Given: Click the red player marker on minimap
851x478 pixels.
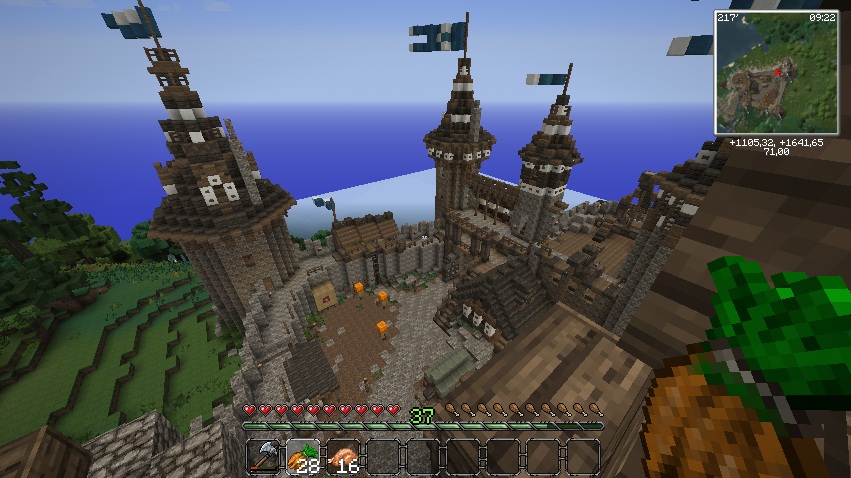Looking at the screenshot, I should pos(777,73).
